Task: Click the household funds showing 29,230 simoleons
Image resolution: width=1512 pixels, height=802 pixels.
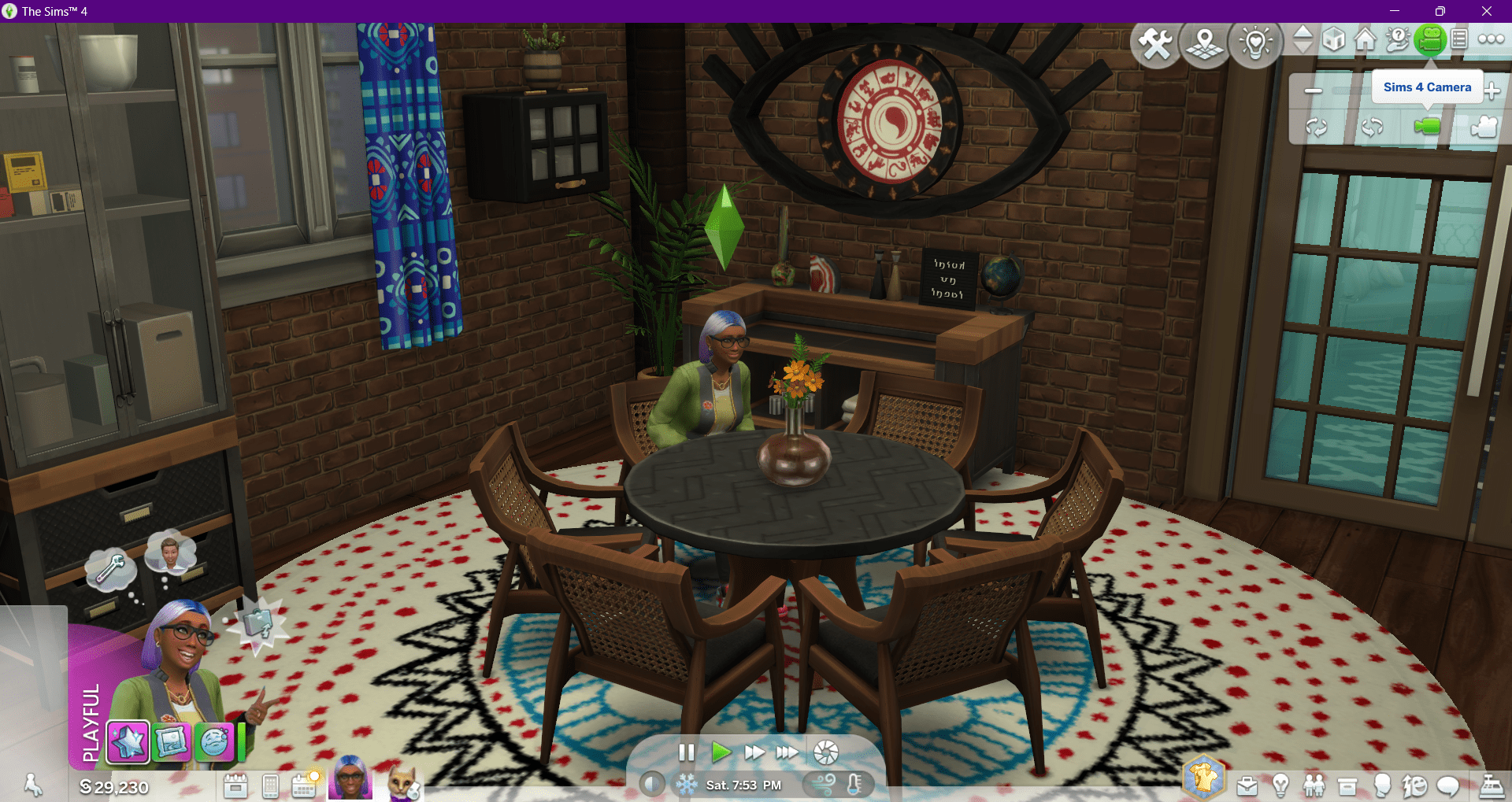Action: [114, 785]
